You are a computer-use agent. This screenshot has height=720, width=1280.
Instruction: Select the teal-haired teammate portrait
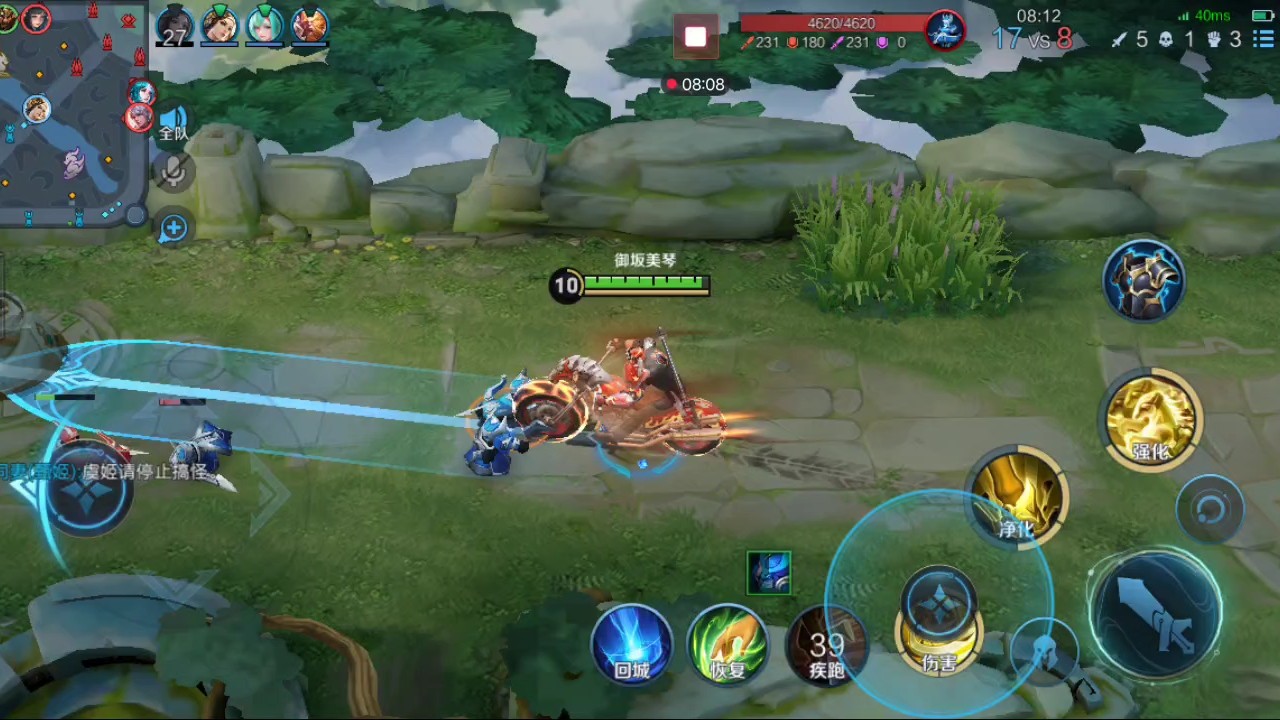(x=265, y=25)
